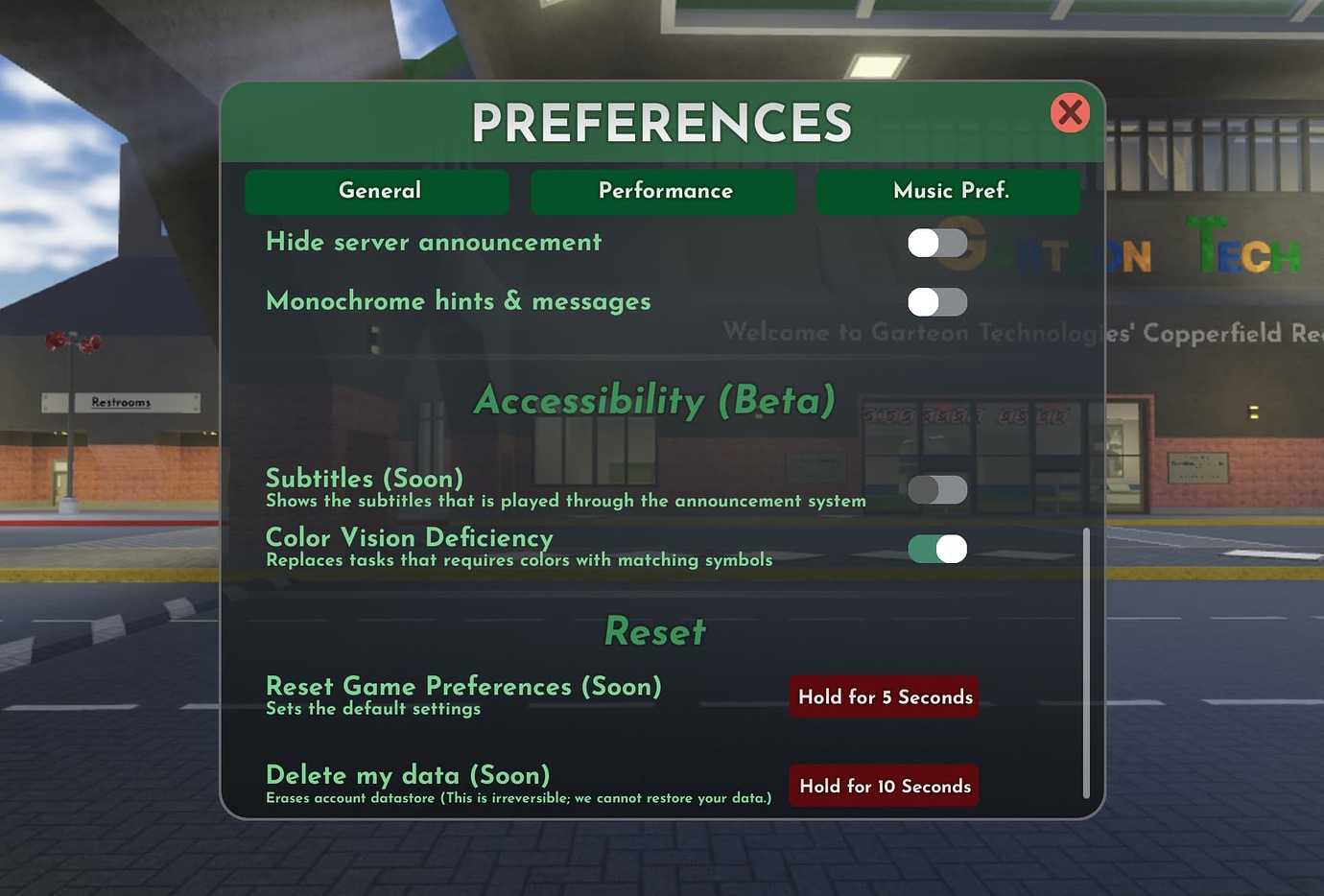The height and width of the screenshot is (896, 1324).
Task: Click Hold for 5 Seconds button
Action: click(x=883, y=696)
